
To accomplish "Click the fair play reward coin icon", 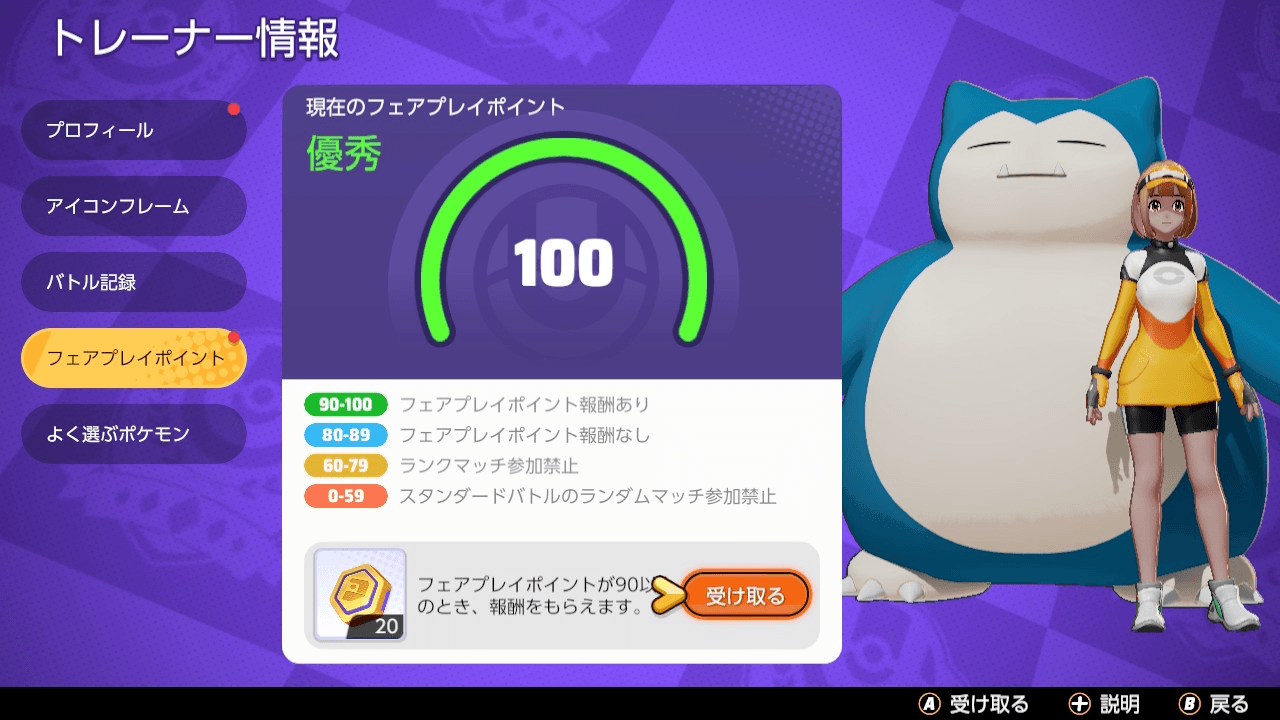I will pos(360,591).
